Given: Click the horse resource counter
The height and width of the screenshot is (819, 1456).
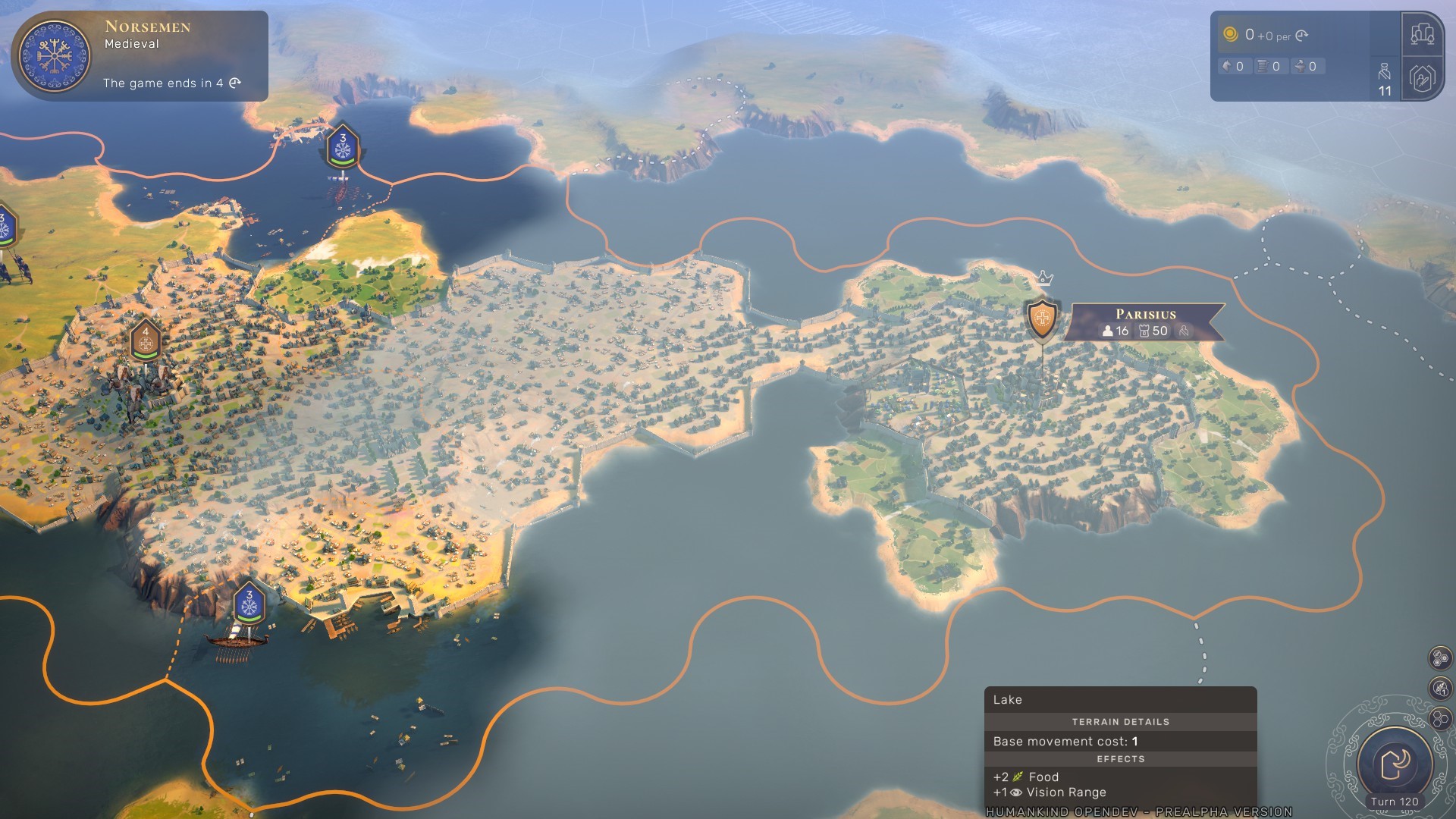Looking at the screenshot, I should 1234,67.
